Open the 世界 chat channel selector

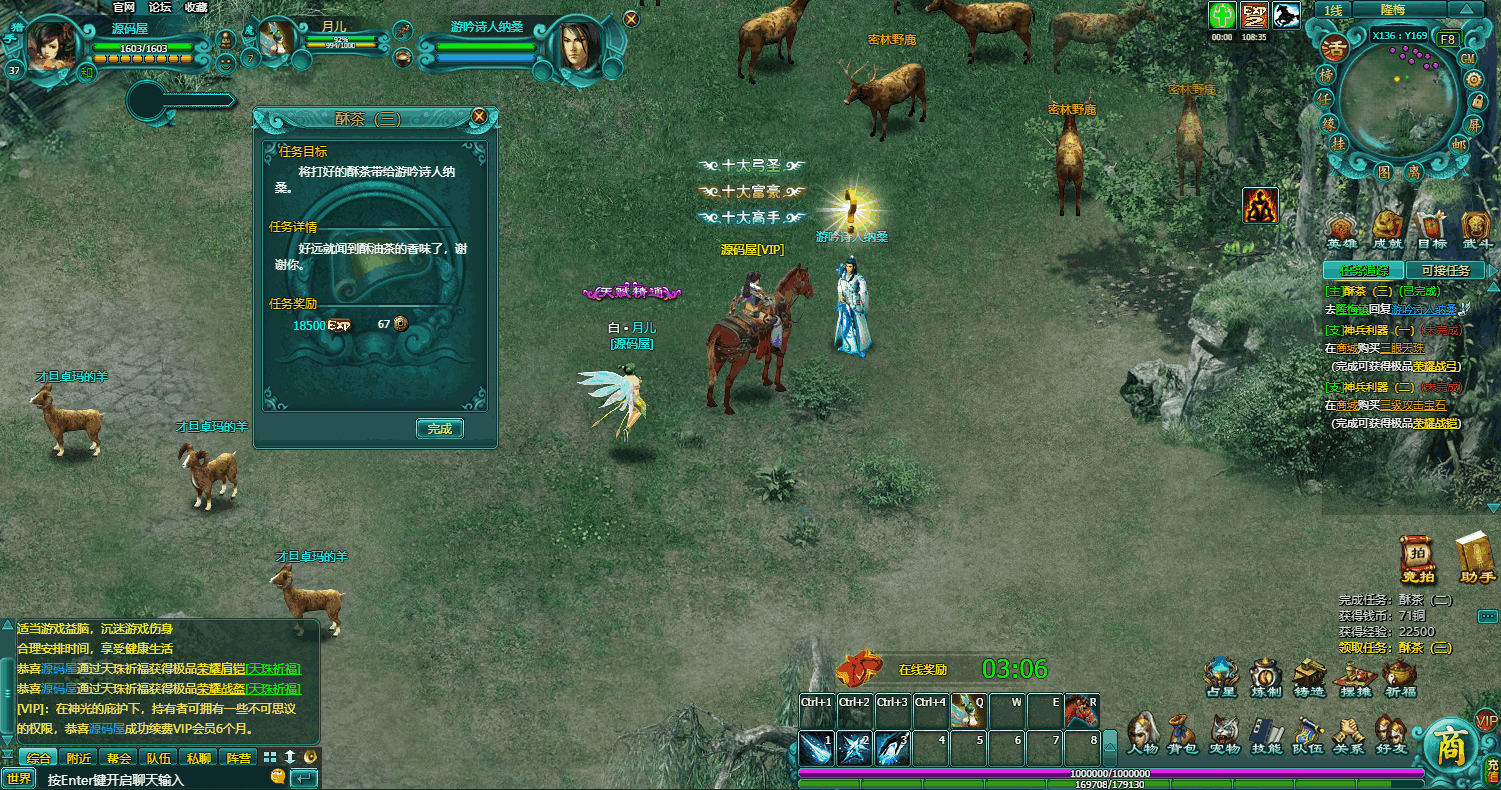(19, 778)
